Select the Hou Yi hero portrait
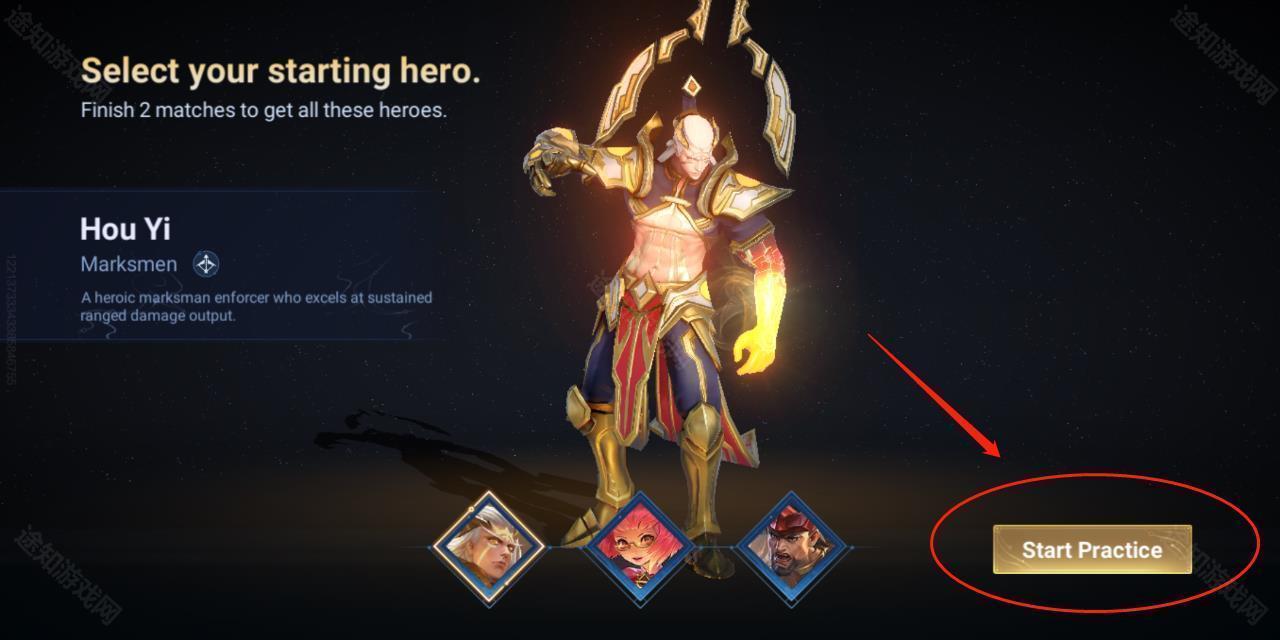The width and height of the screenshot is (1280, 640). tap(488, 547)
